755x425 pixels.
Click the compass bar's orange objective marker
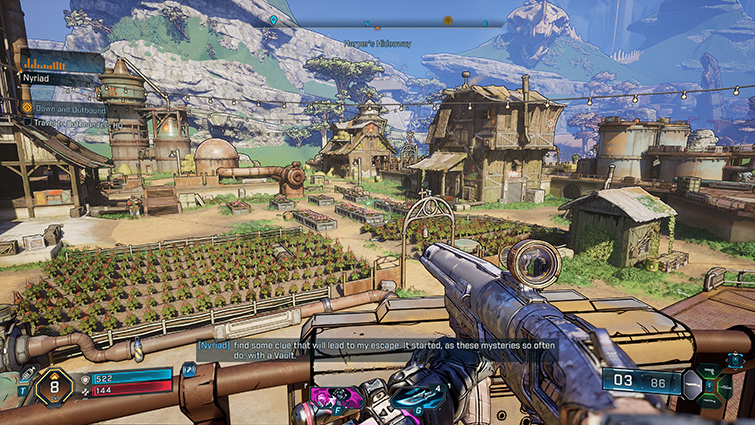pyautogui.click(x=448, y=20)
